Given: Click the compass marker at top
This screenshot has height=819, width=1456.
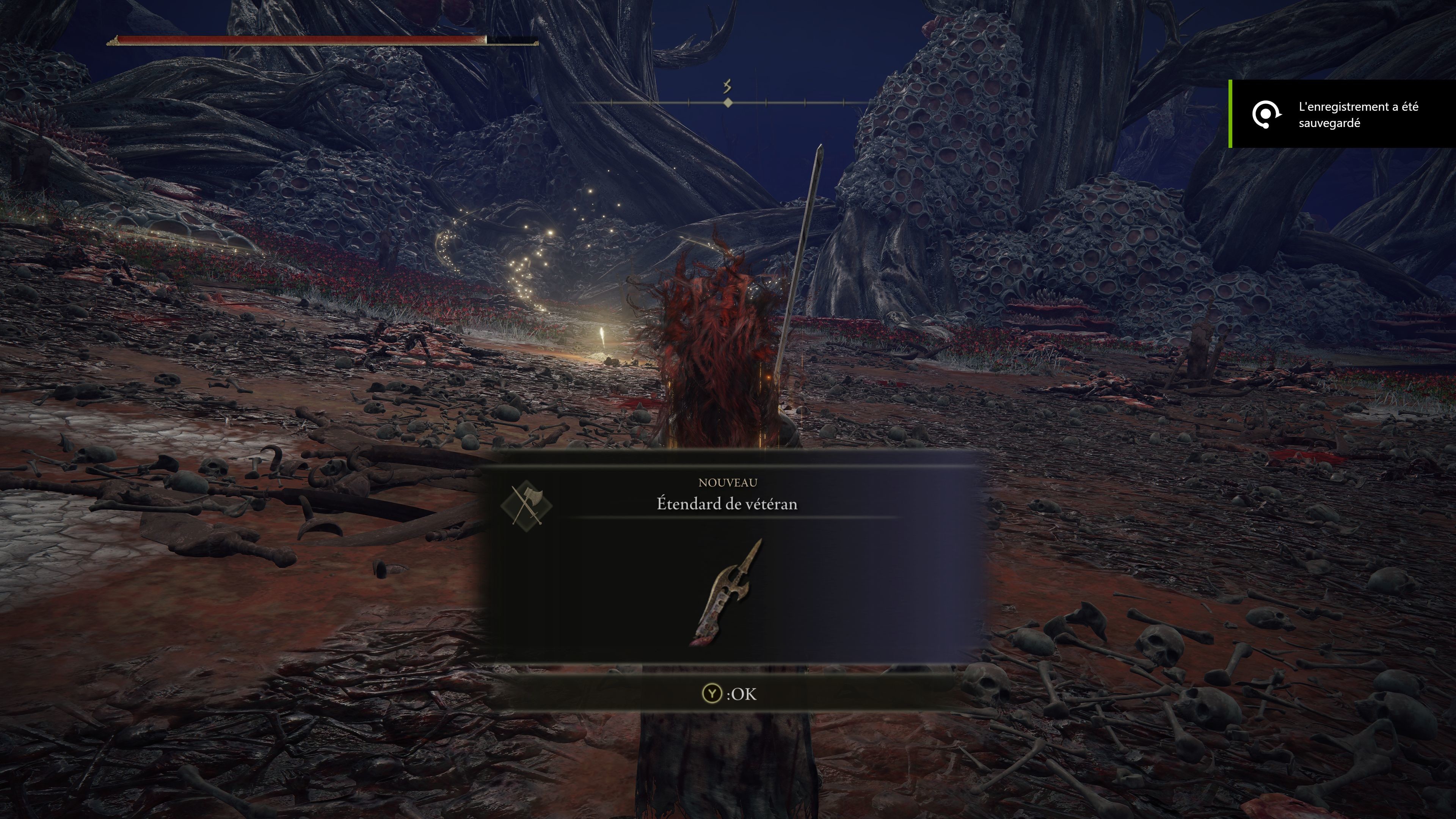Looking at the screenshot, I should coord(728,102).
